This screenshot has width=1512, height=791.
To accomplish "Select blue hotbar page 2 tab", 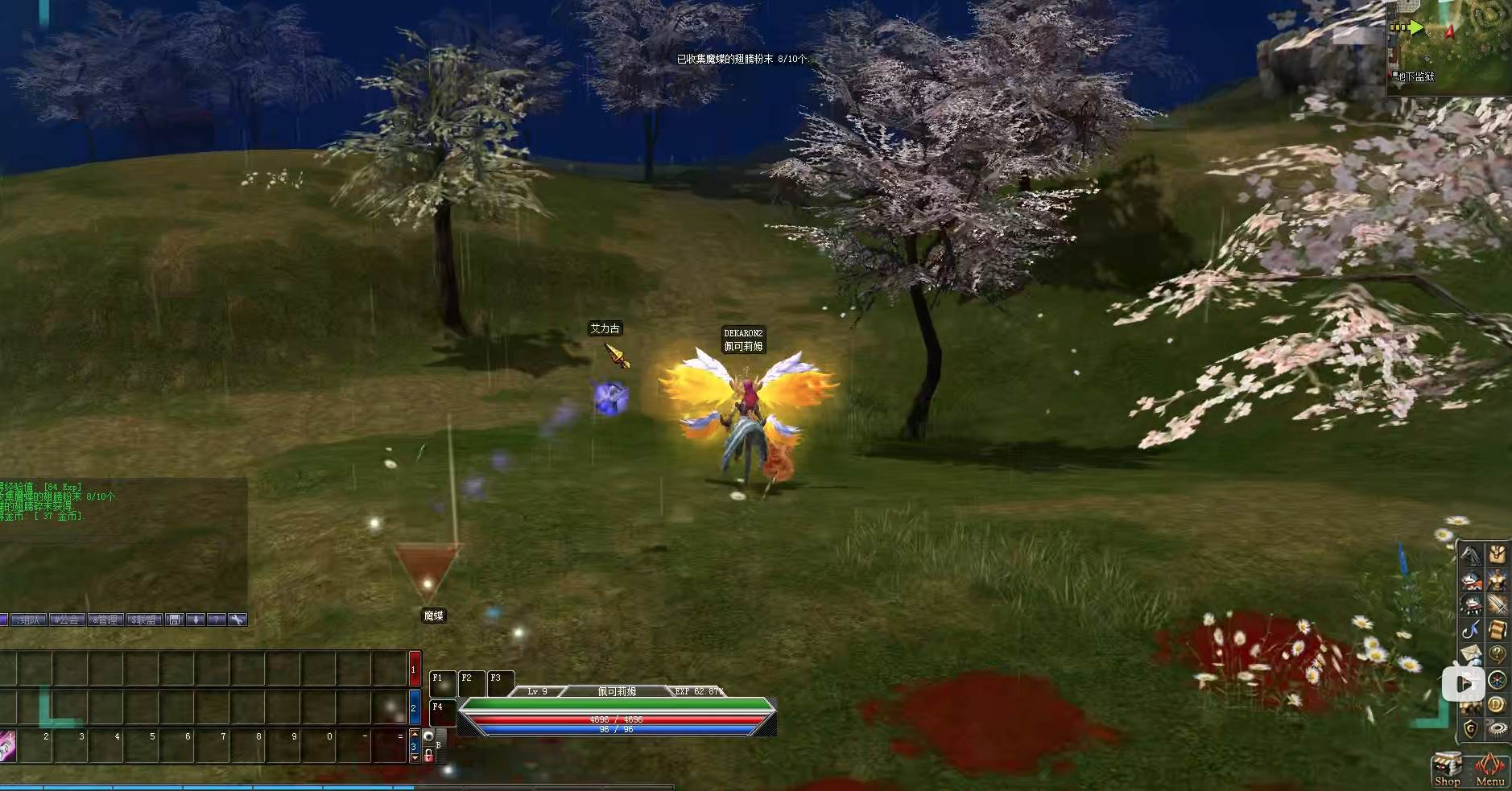I will click(x=415, y=707).
